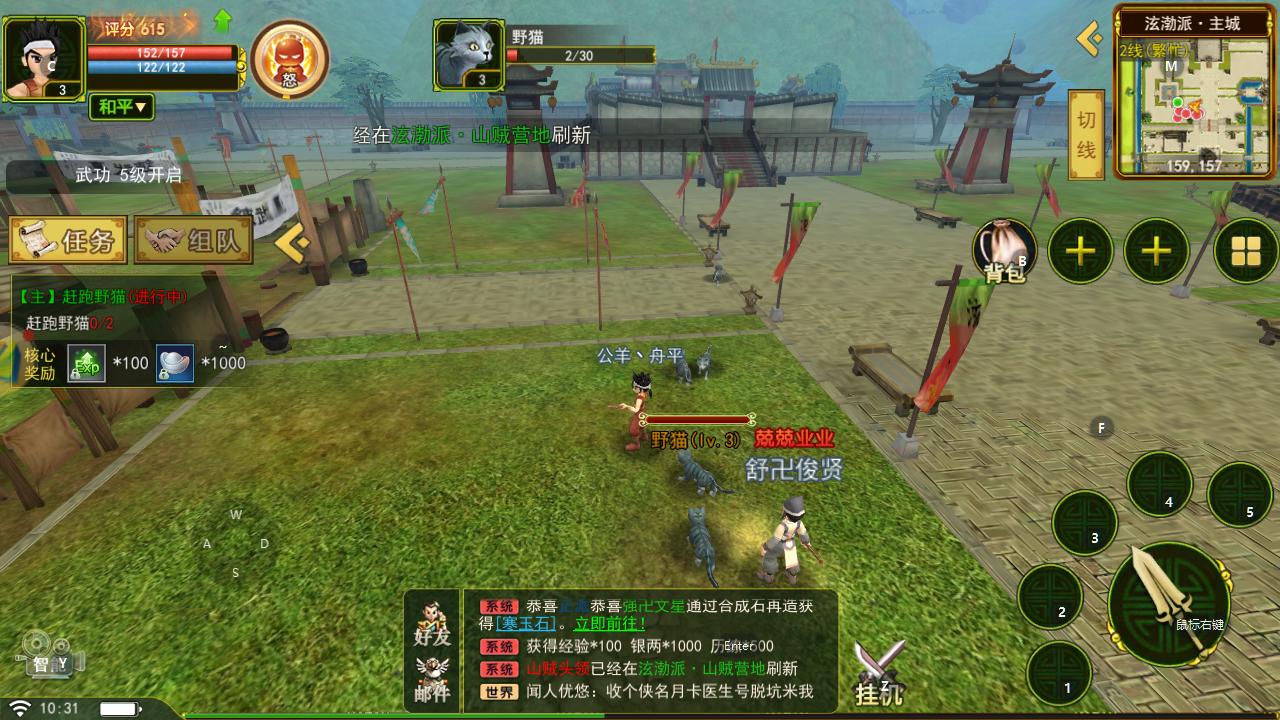Image resolution: width=1280 pixels, height=720 pixels.
Task: Click the player character portrait
Action: tap(44, 59)
